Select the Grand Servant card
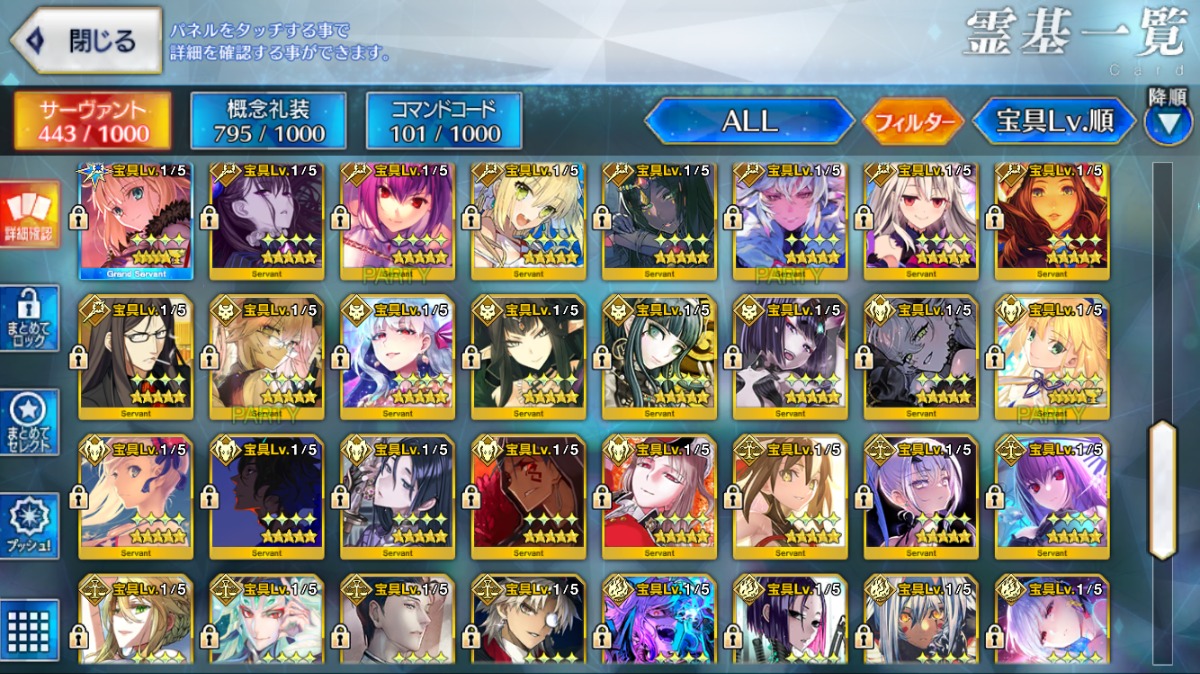The width and height of the screenshot is (1200, 674). [x=136, y=220]
